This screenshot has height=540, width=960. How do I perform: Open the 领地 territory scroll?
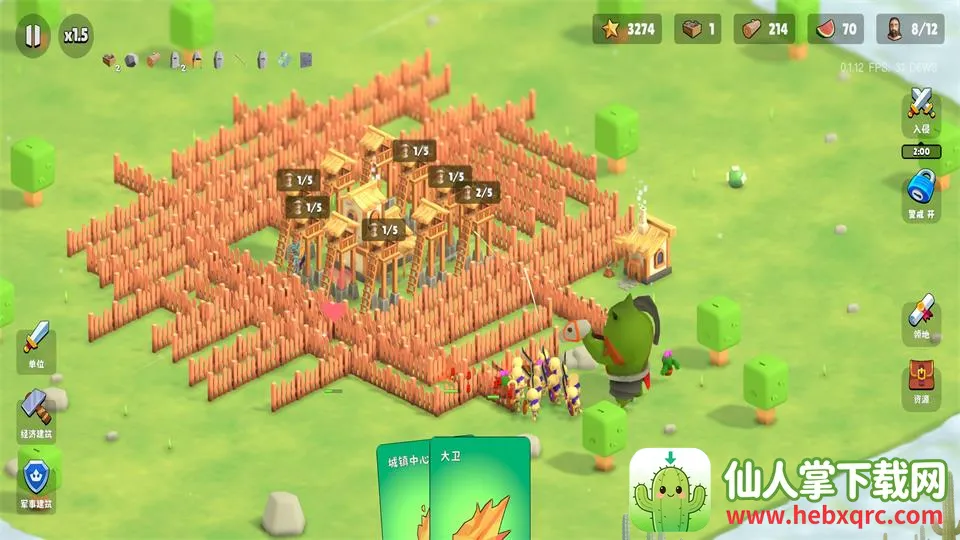(x=921, y=313)
